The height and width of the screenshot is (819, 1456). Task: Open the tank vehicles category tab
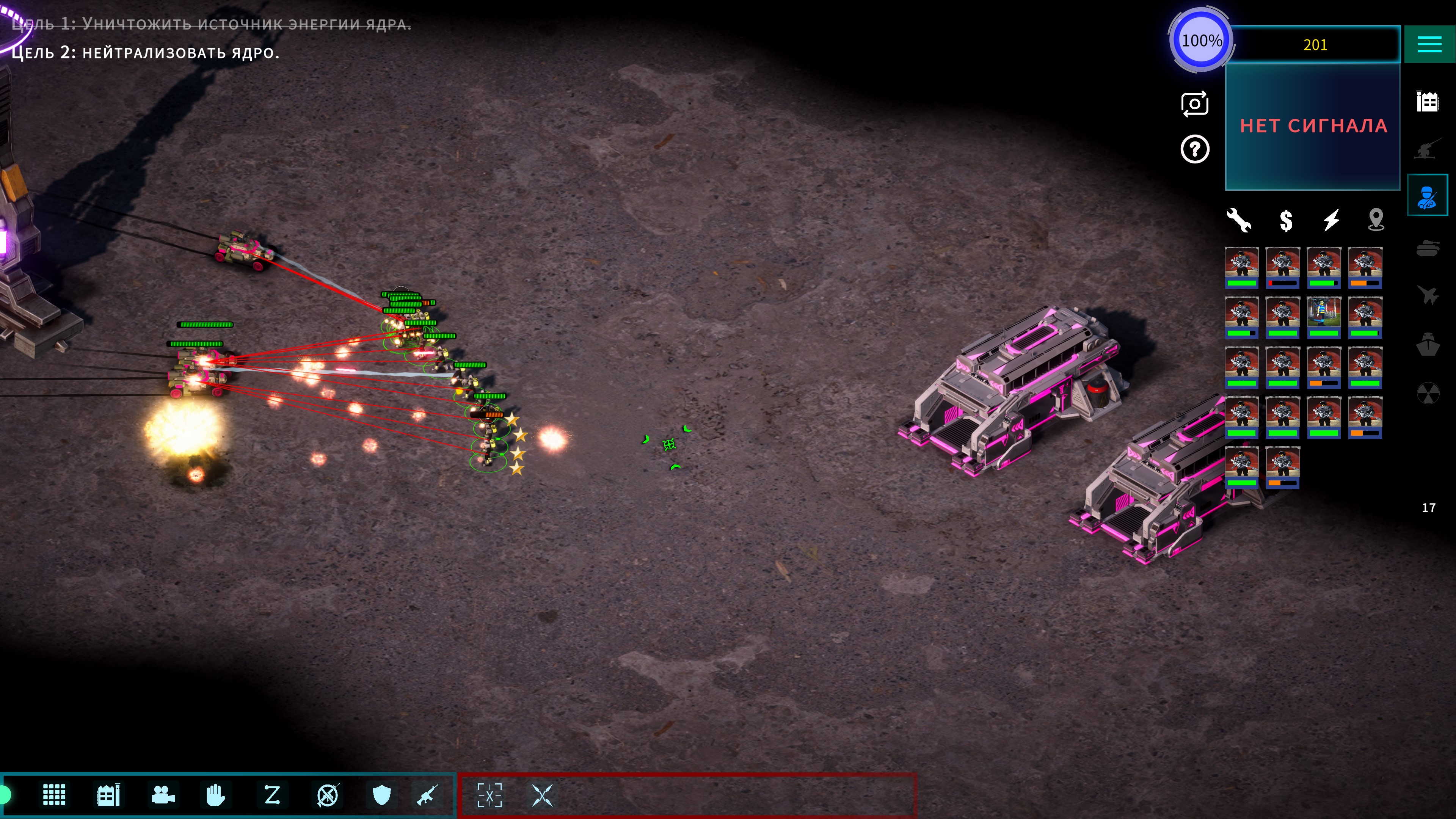point(1427,248)
